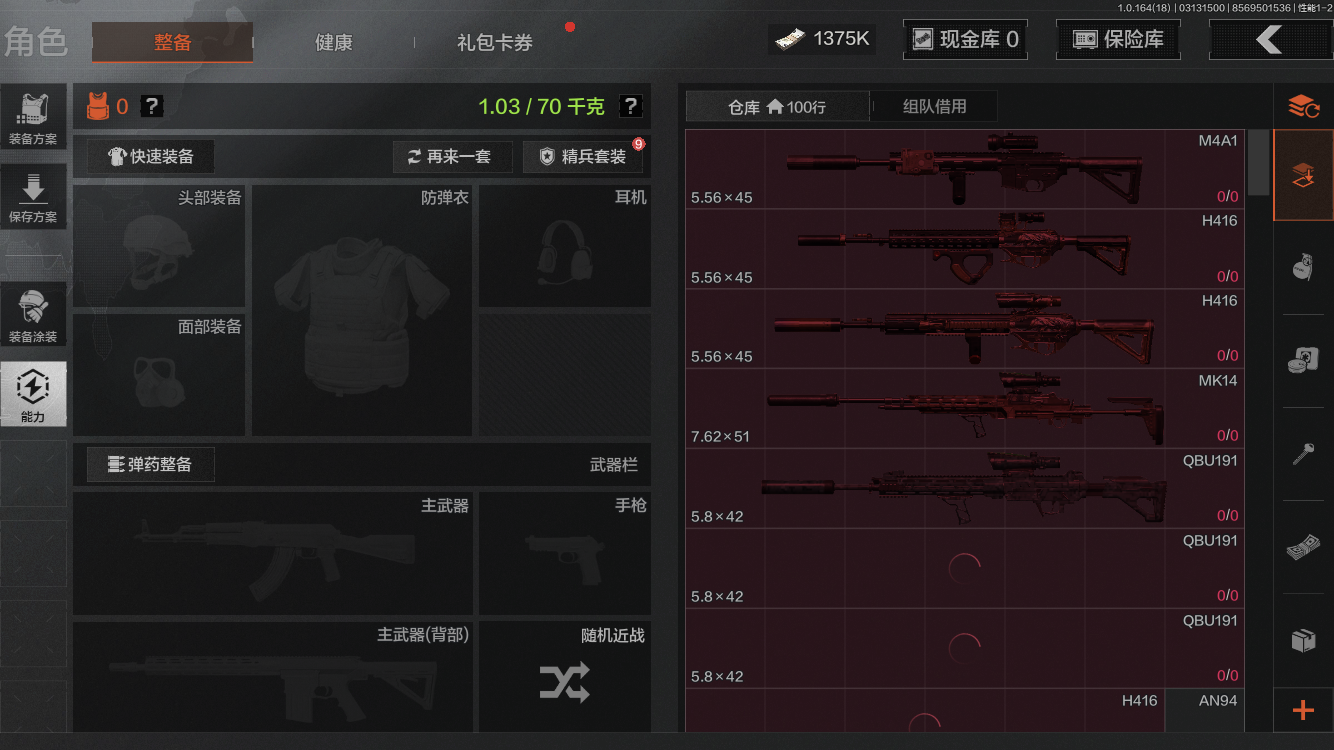Open the 现金库 cash storage
The width and height of the screenshot is (1334, 750).
coord(964,39)
